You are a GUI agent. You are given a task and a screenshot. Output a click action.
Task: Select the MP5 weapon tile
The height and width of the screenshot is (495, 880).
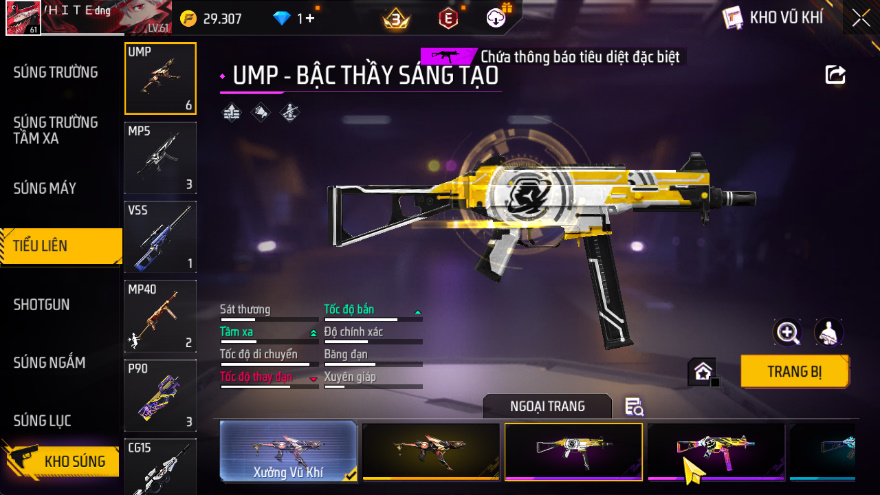coord(160,157)
